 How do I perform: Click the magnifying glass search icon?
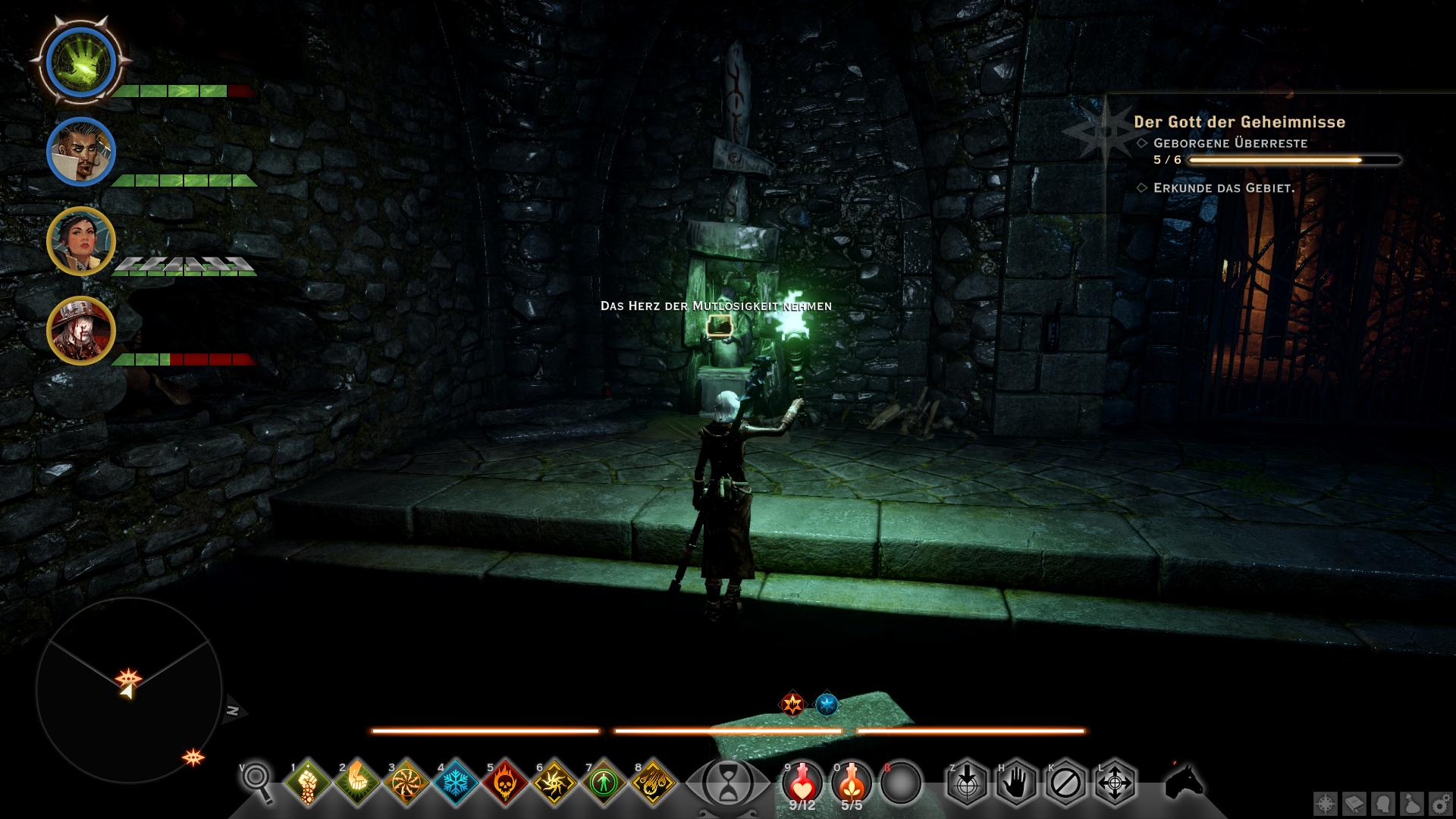[258, 780]
